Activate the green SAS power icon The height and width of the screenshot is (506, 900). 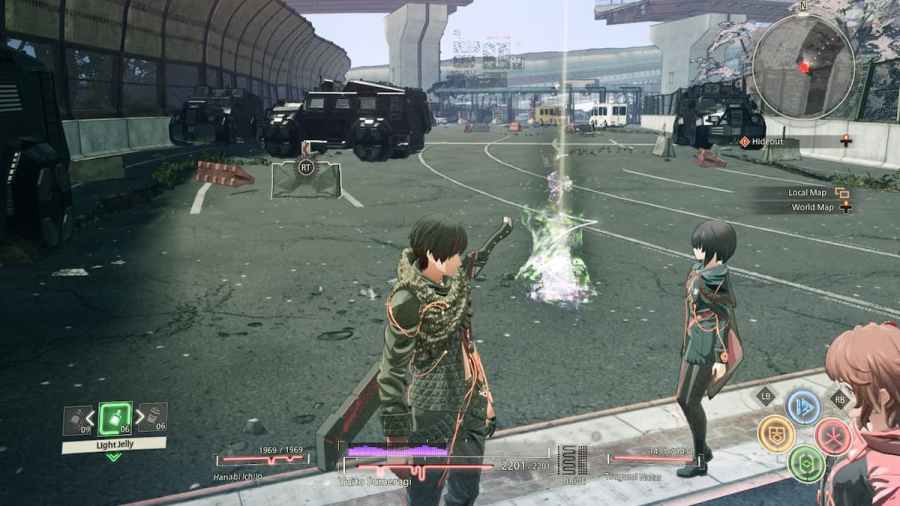805,462
